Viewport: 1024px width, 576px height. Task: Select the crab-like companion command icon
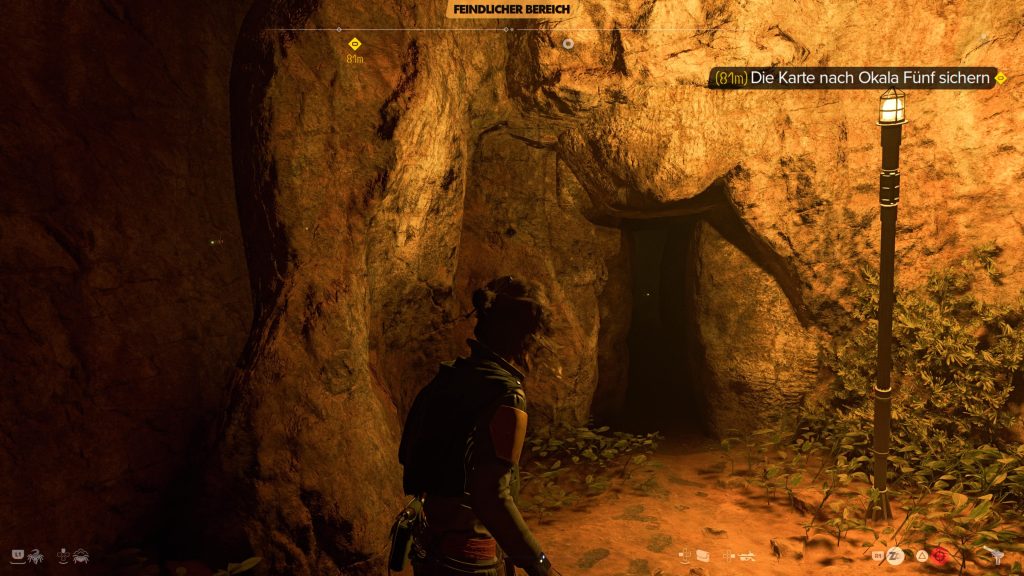click(79, 554)
